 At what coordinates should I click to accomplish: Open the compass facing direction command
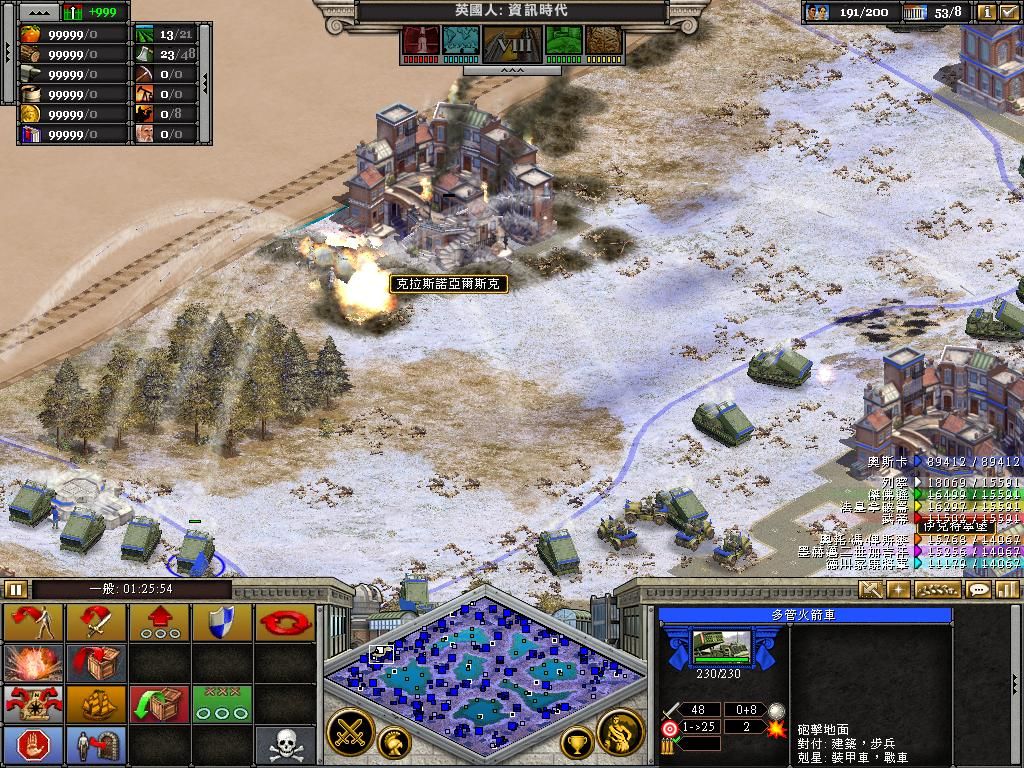[33, 703]
